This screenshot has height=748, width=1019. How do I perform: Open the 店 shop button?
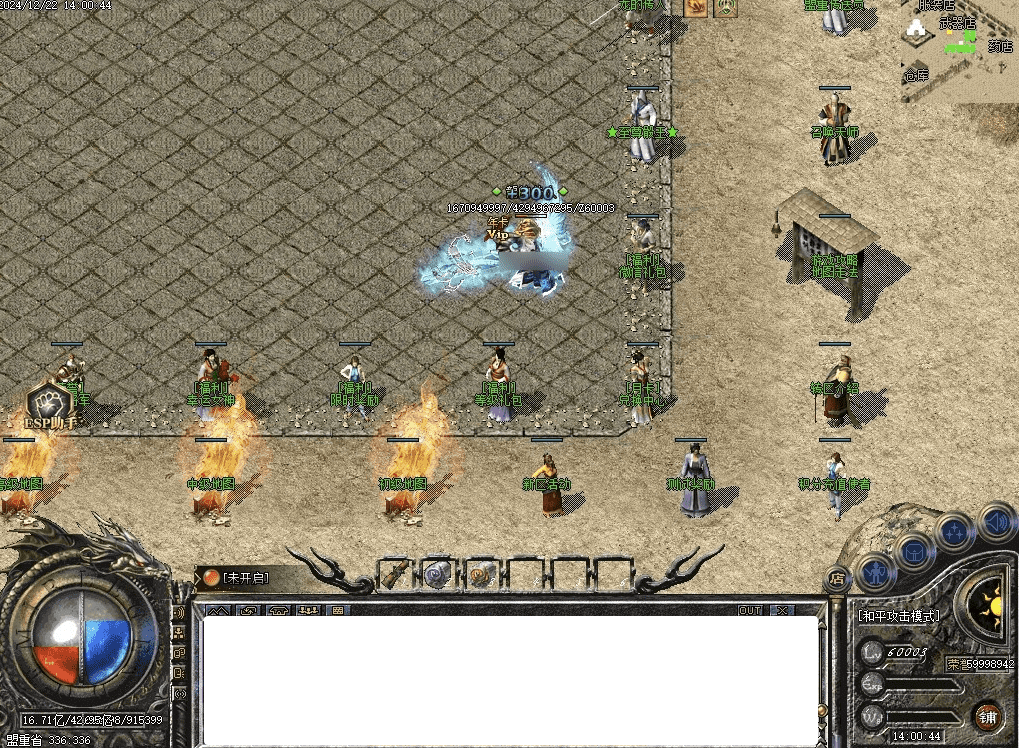click(838, 578)
